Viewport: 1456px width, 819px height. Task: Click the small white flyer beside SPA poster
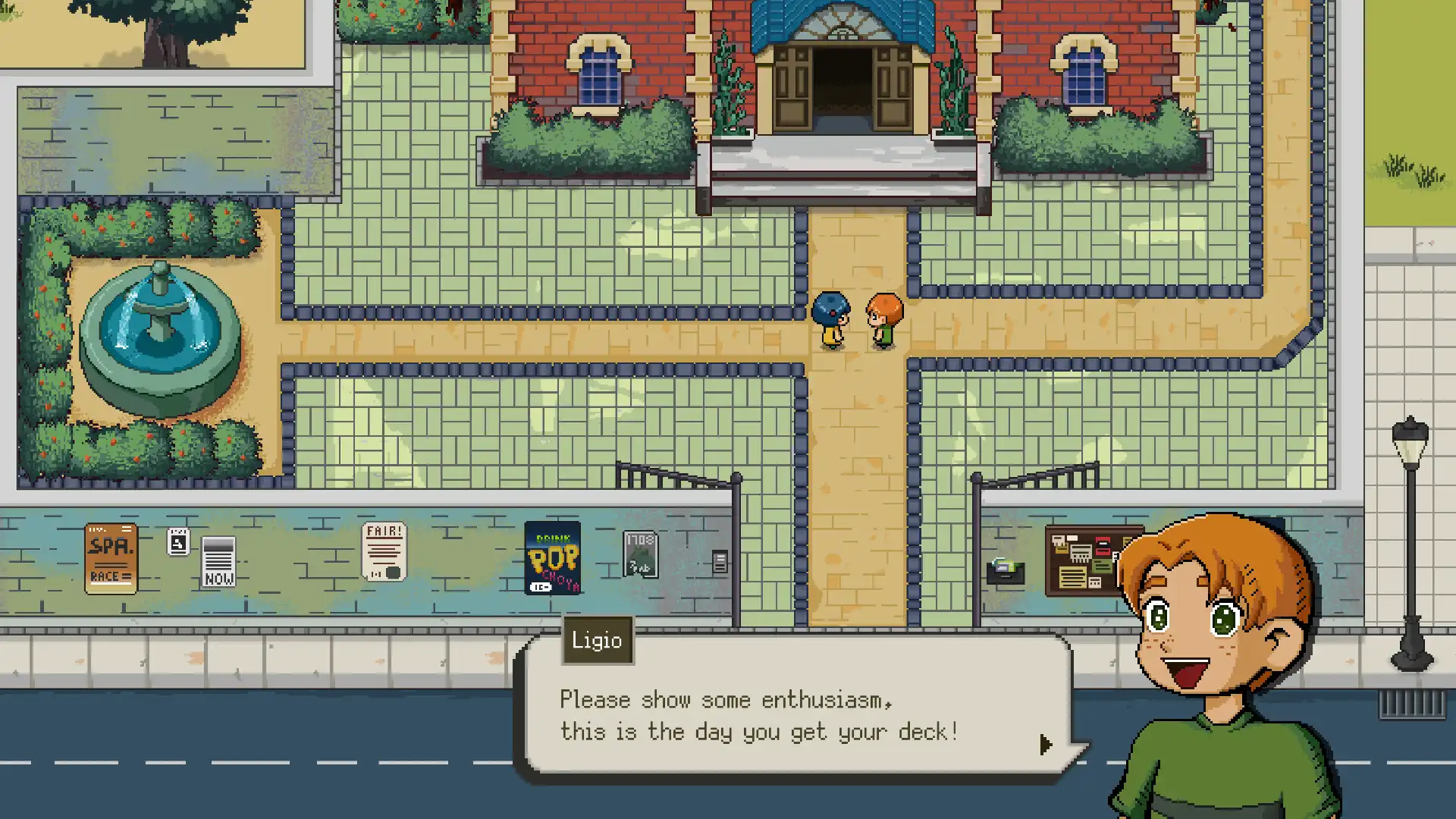[x=177, y=539]
